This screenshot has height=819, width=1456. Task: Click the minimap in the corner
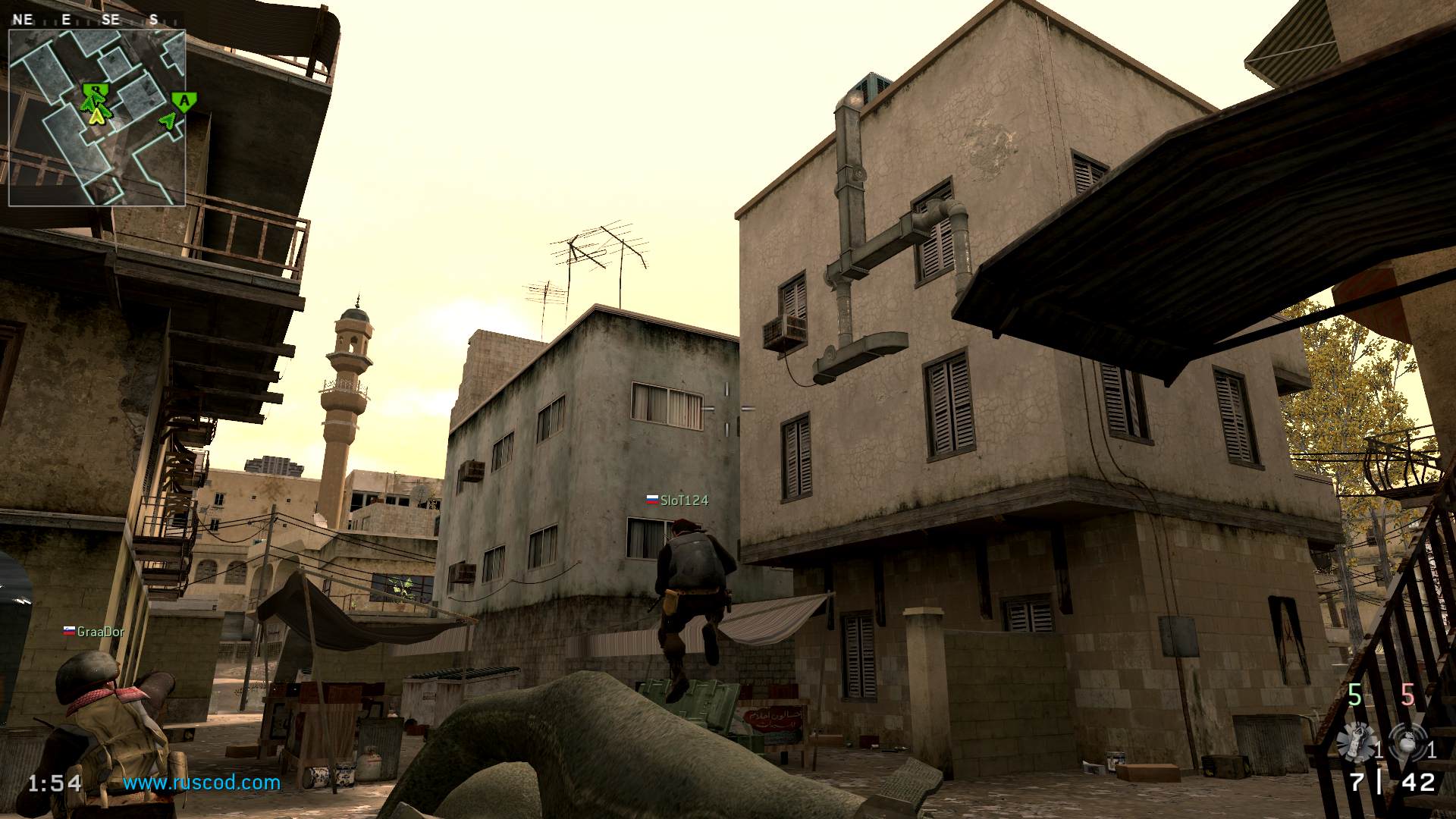click(x=97, y=118)
